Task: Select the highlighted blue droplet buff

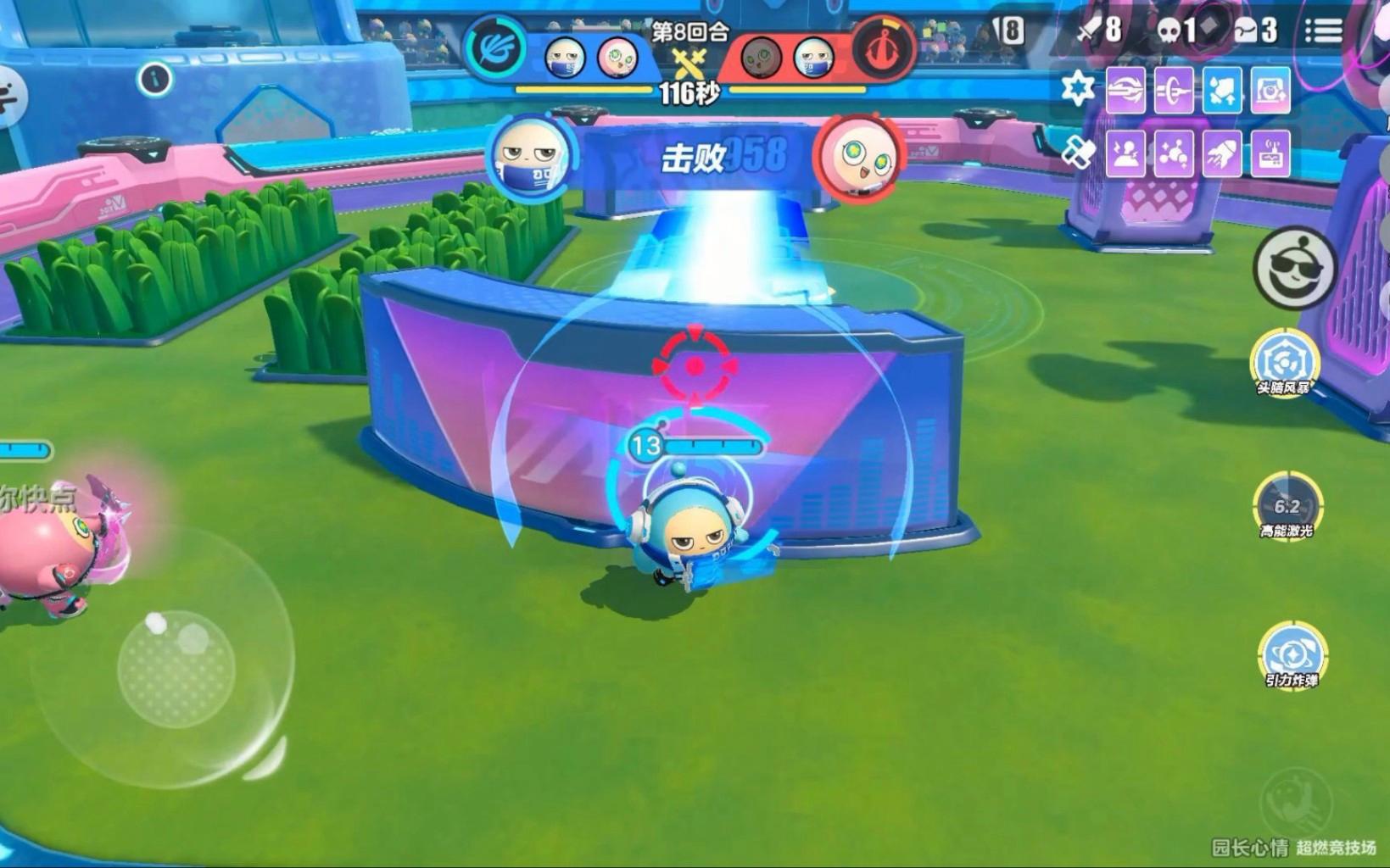Action: [1223, 90]
